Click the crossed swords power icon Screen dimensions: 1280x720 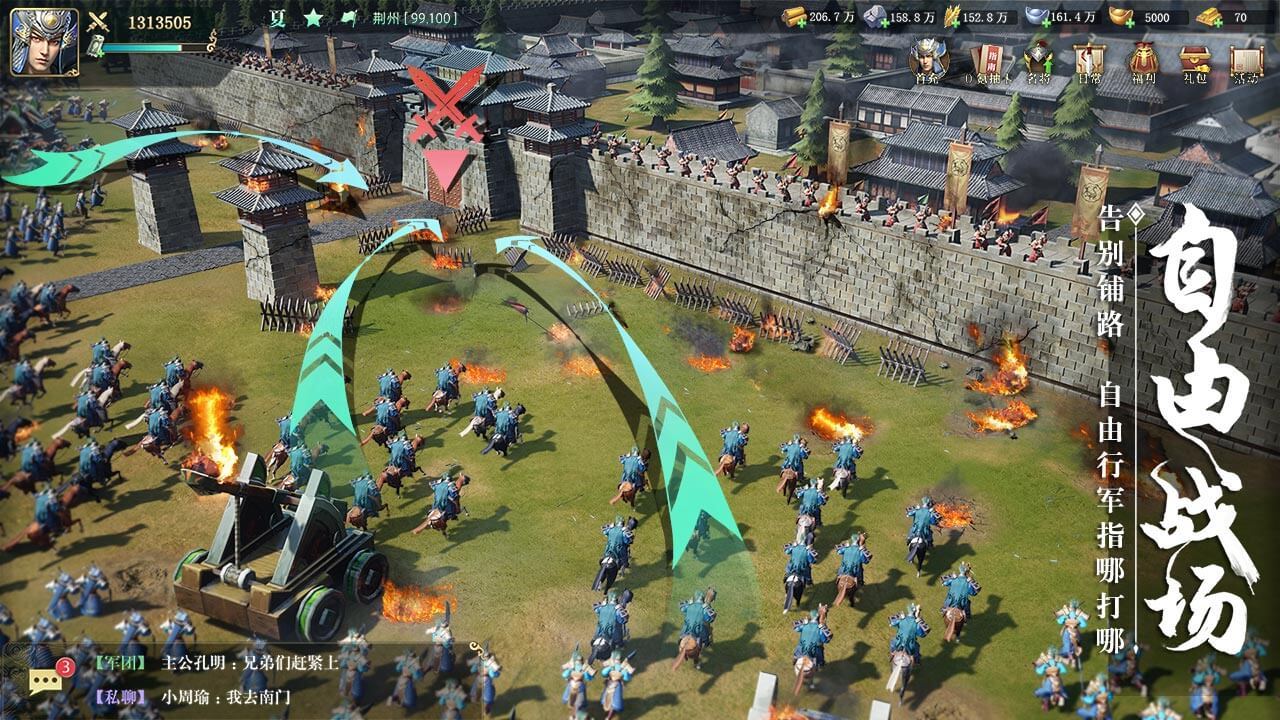pos(97,21)
